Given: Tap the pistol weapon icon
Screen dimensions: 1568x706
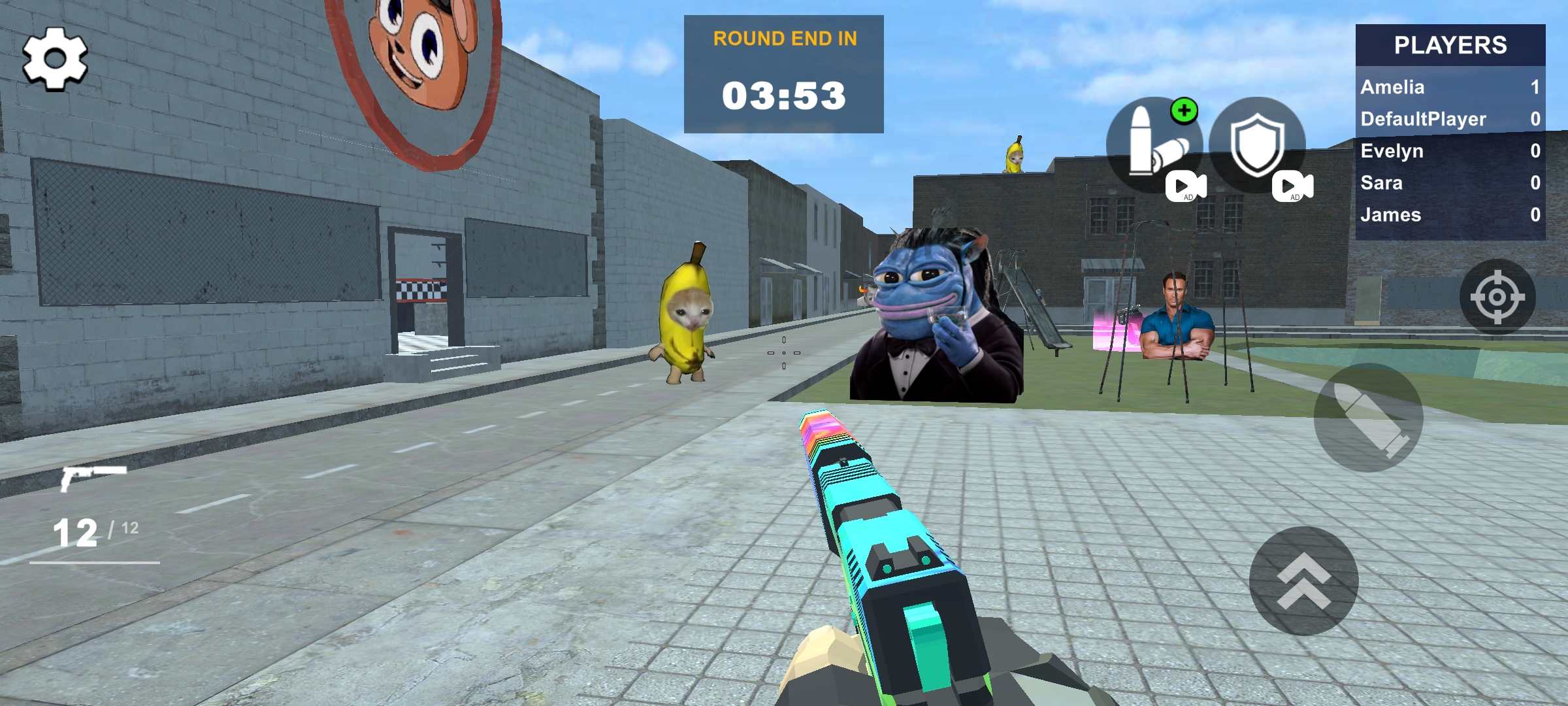Looking at the screenshot, I should 92,478.
